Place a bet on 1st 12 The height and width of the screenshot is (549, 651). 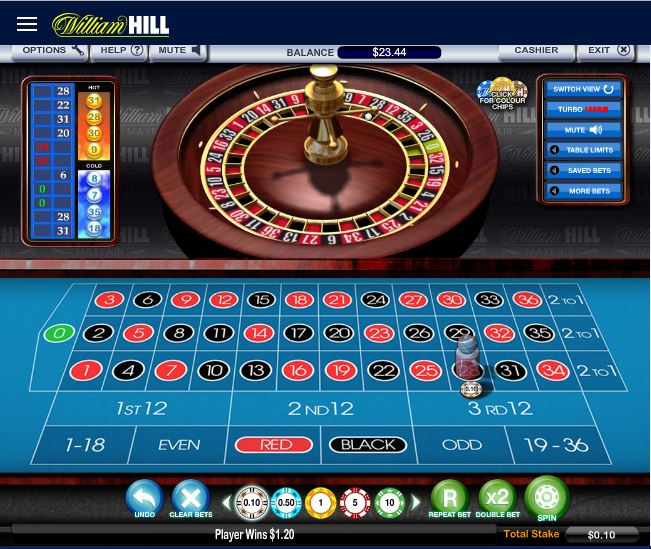140,408
